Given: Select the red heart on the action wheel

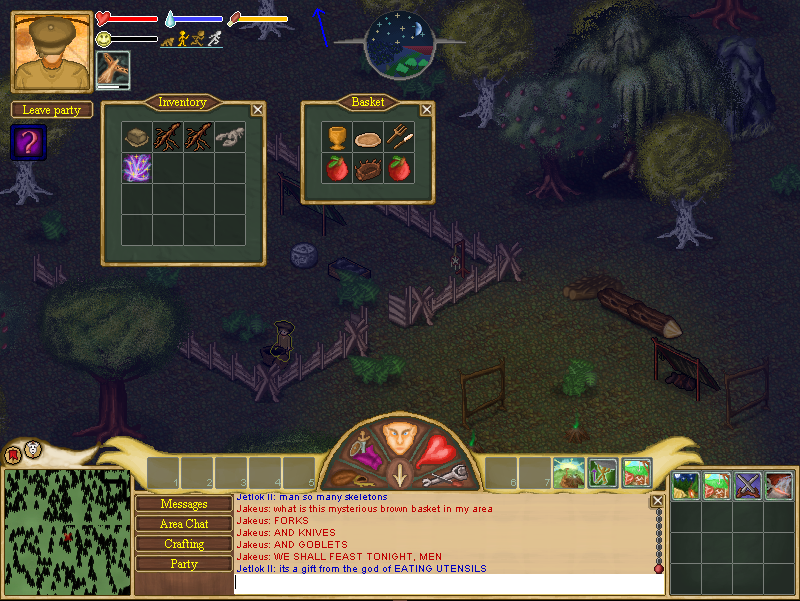Looking at the screenshot, I should click(435, 451).
